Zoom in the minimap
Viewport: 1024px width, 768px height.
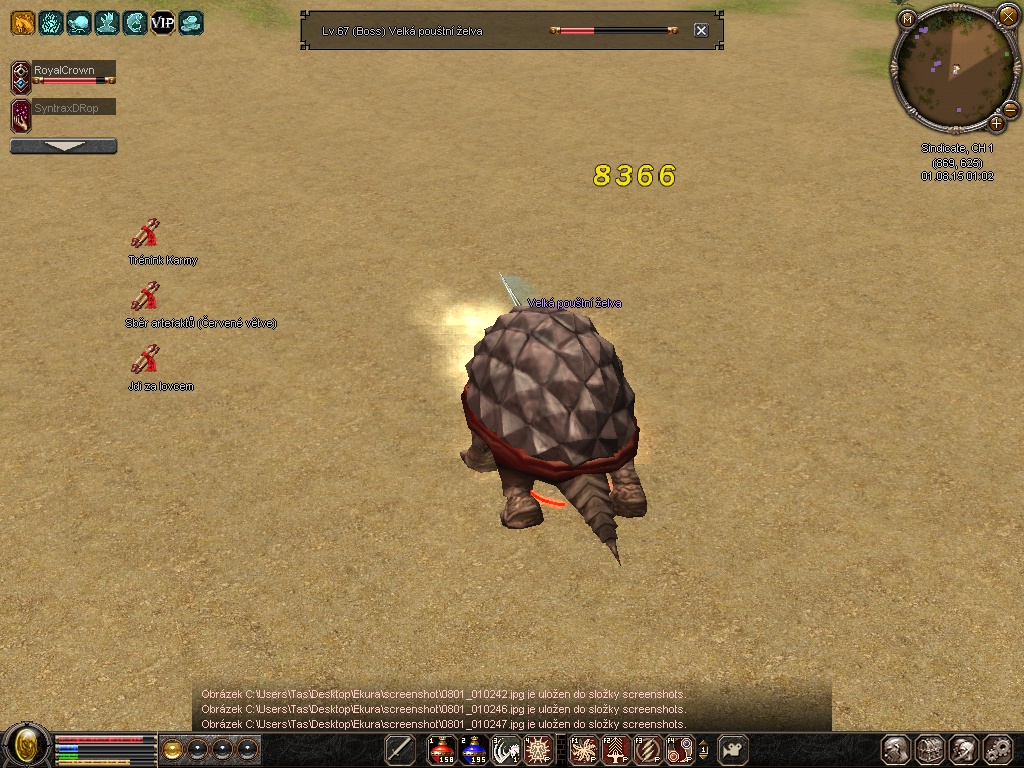point(996,124)
